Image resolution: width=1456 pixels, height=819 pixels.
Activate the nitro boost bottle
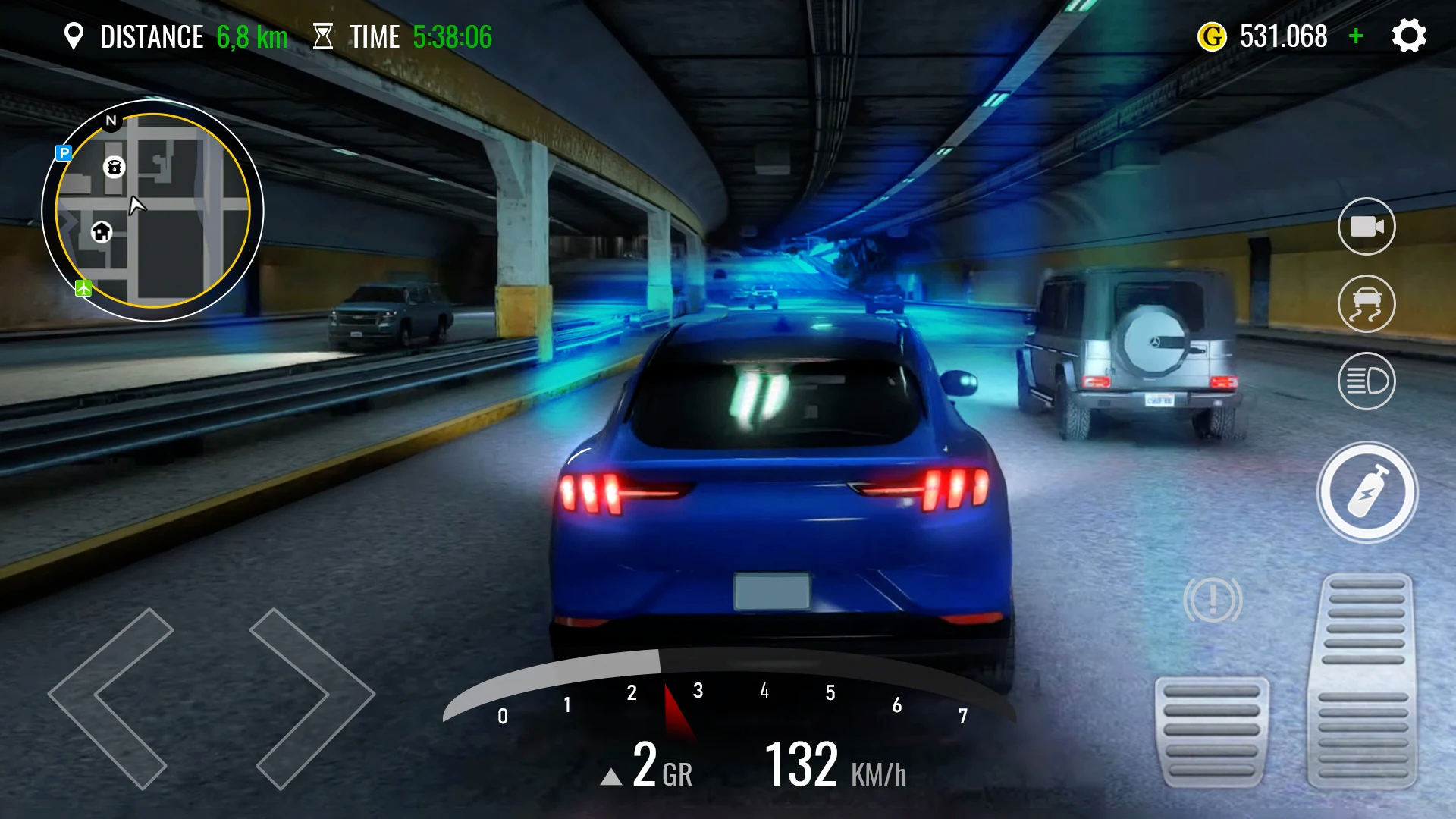[x=1367, y=492]
